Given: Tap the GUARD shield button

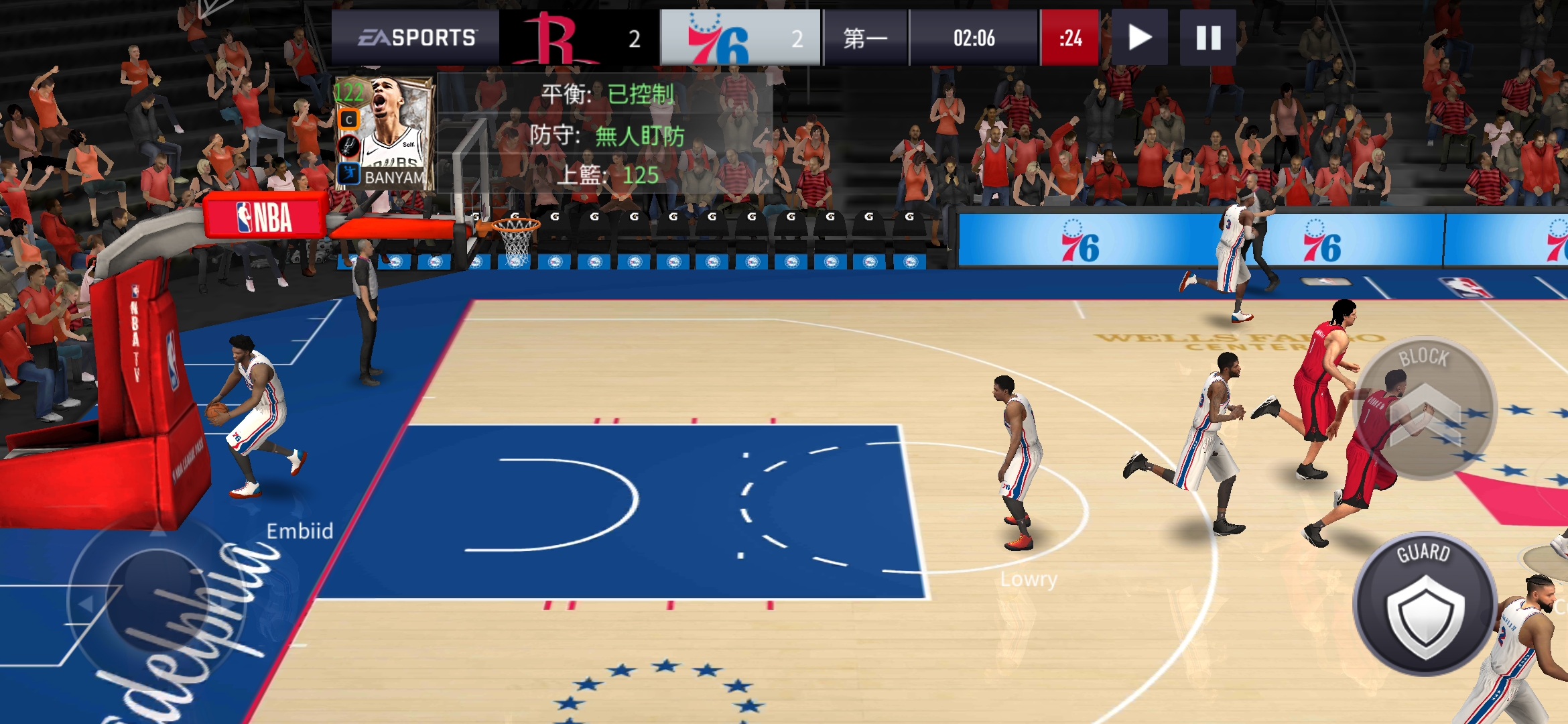Looking at the screenshot, I should click(x=1425, y=605).
